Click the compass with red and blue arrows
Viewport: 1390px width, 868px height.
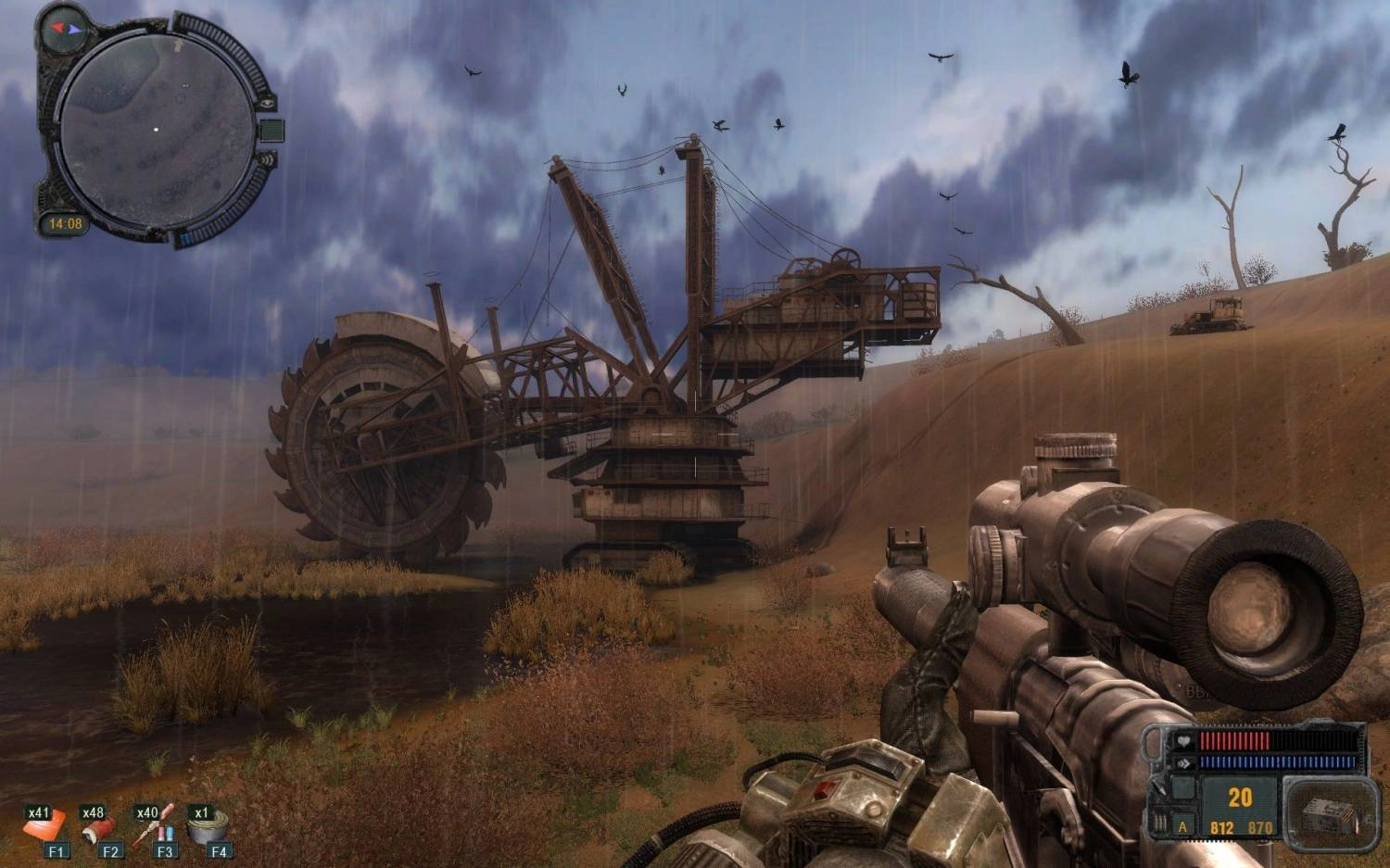pos(66,29)
